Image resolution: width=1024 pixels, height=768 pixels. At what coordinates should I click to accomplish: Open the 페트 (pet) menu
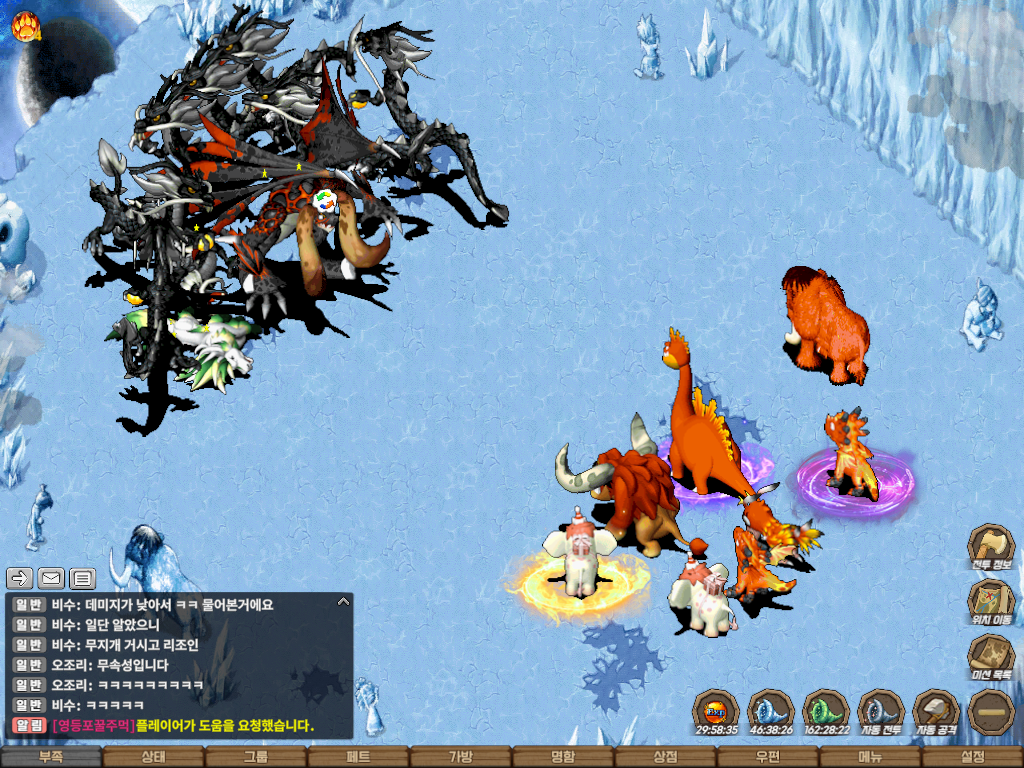coord(358,757)
